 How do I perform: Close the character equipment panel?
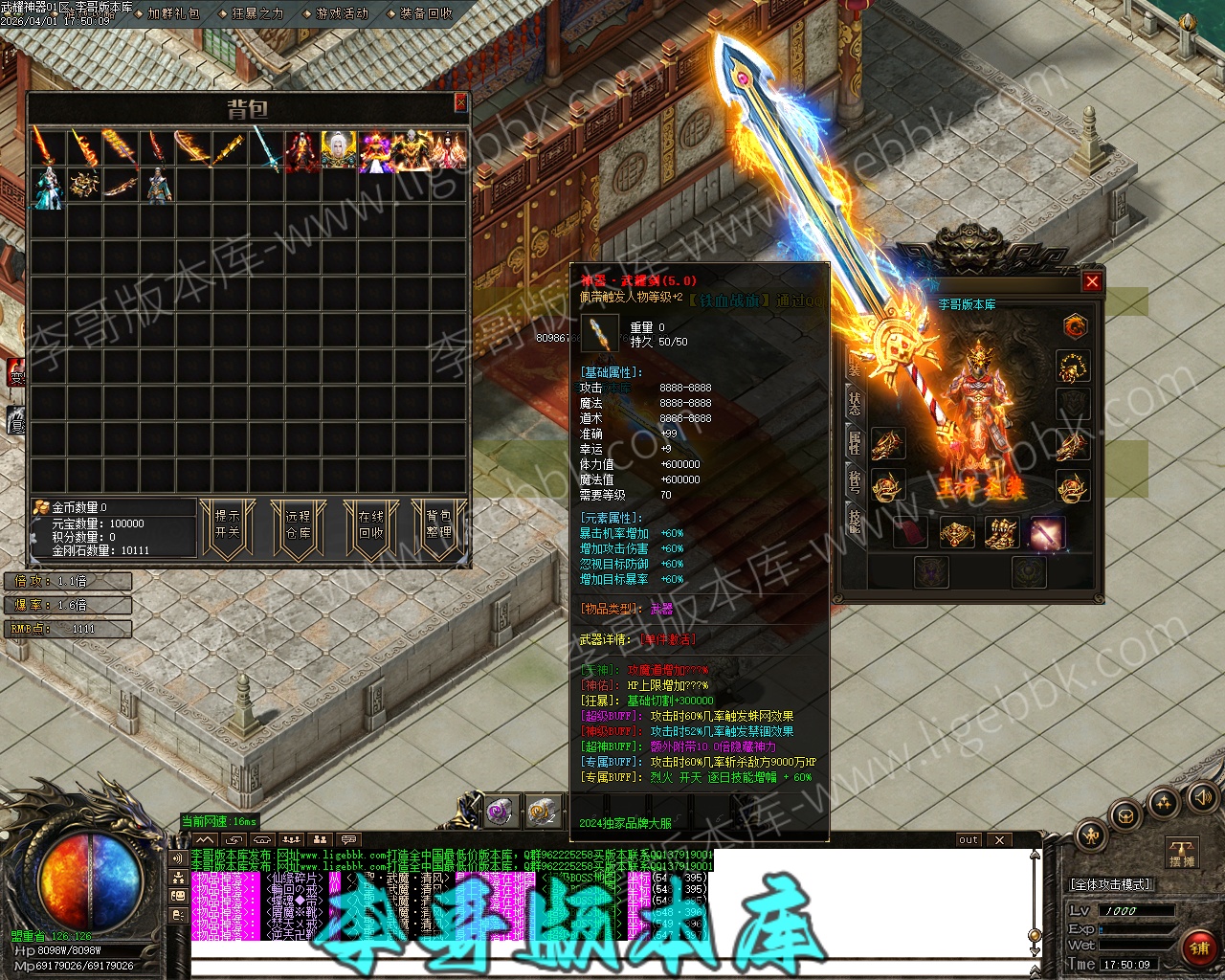click(x=1091, y=281)
